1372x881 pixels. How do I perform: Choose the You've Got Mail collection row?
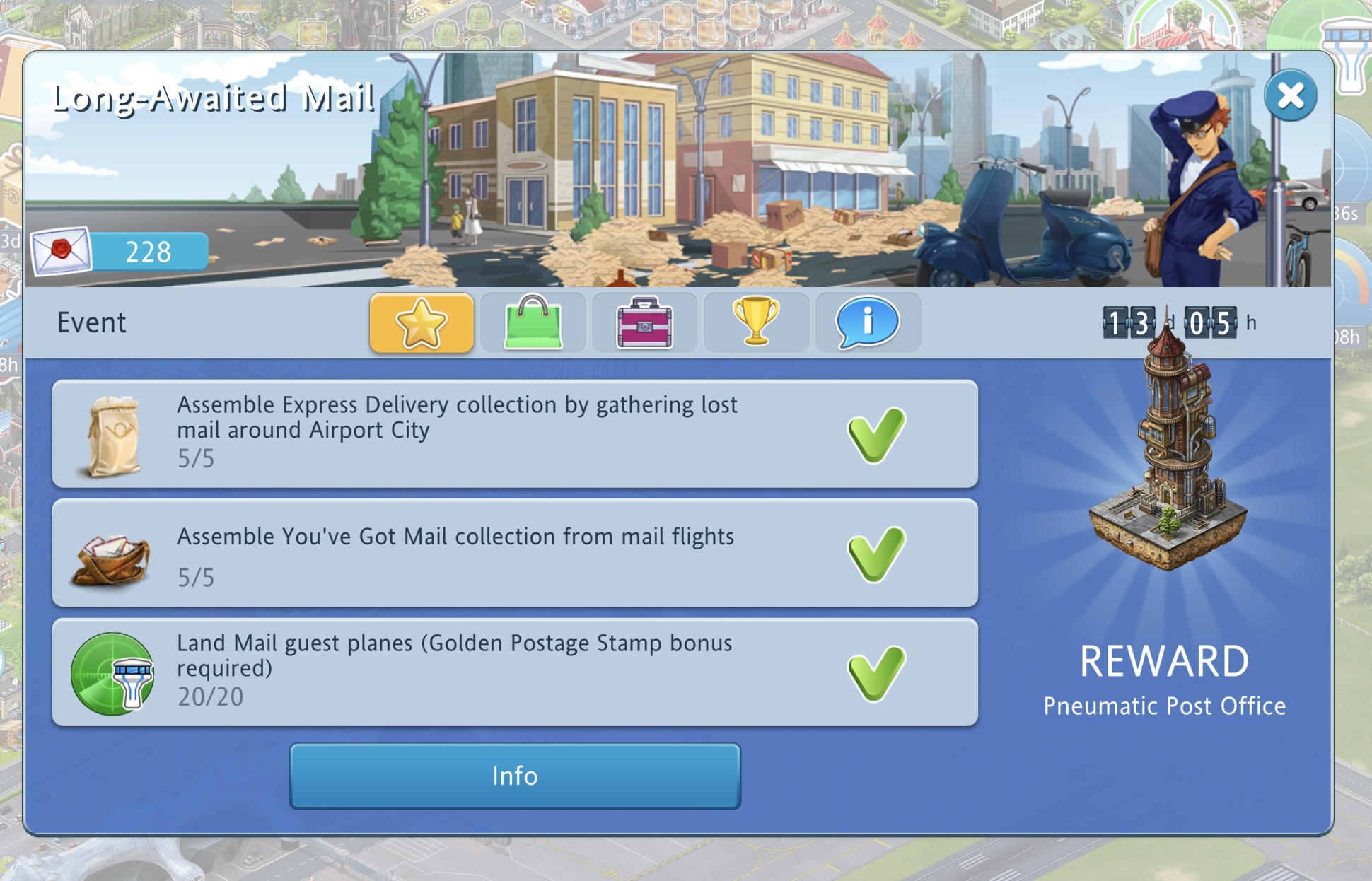515,553
